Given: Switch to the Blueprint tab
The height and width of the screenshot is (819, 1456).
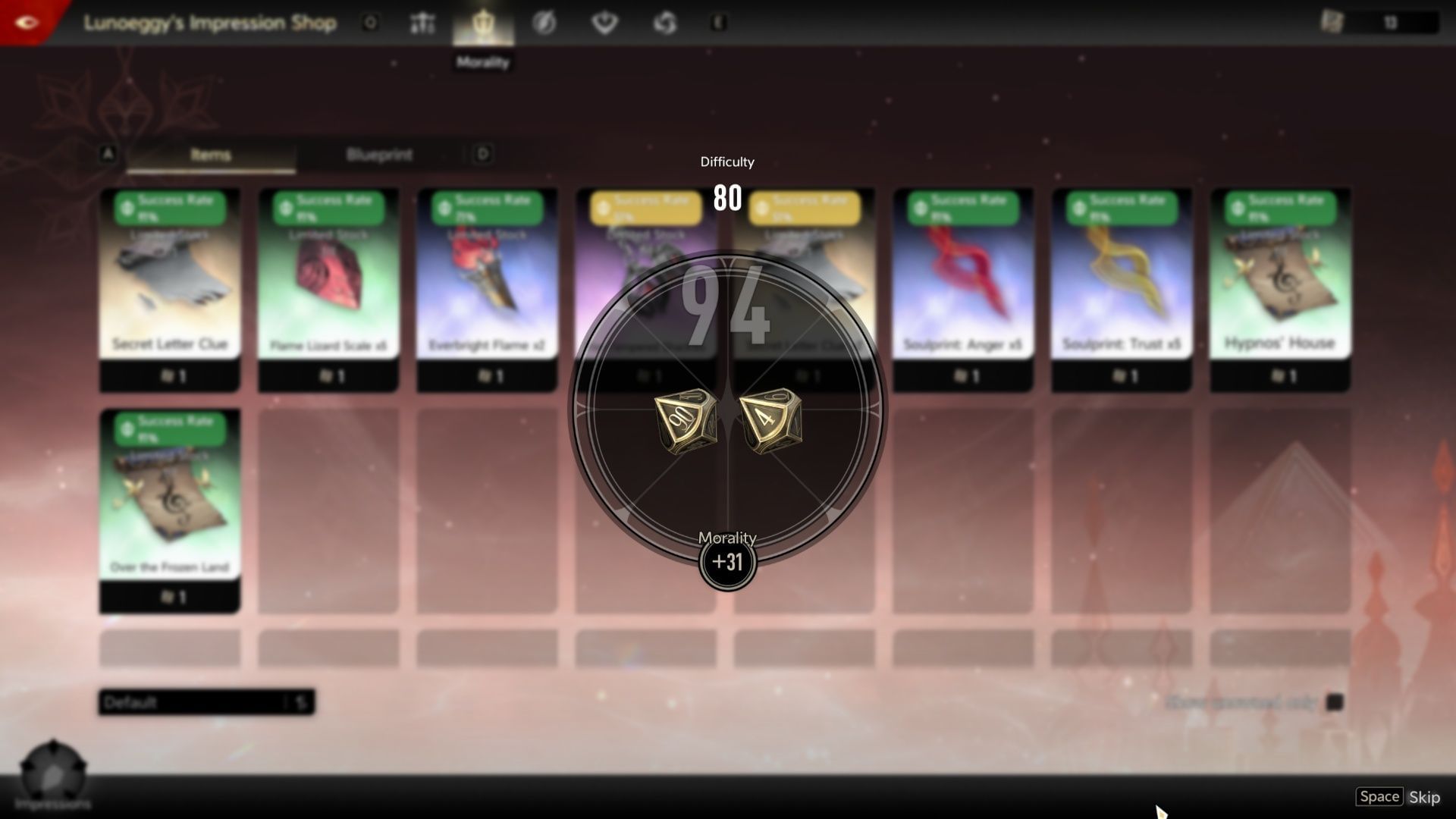Looking at the screenshot, I should tap(379, 155).
